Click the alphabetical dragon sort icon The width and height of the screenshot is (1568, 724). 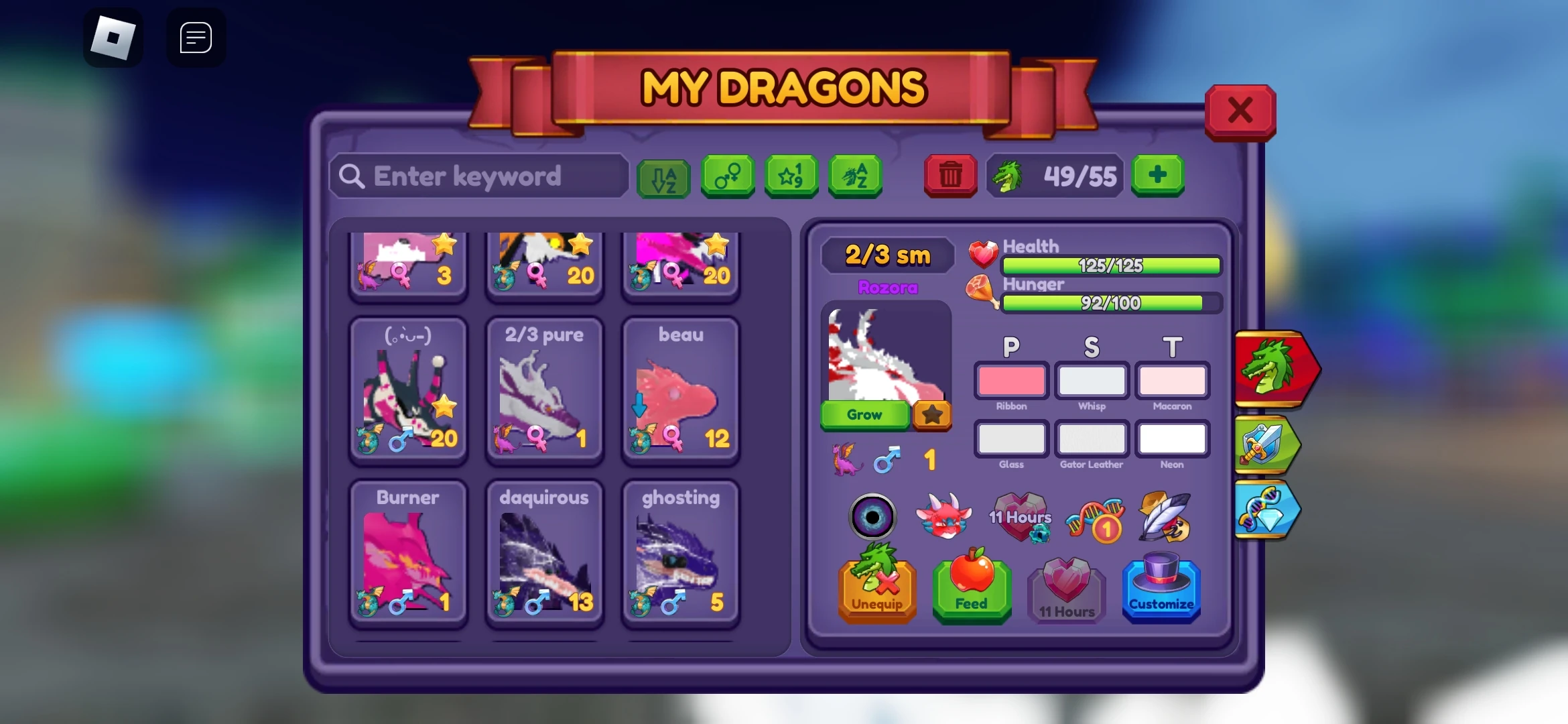(x=856, y=176)
